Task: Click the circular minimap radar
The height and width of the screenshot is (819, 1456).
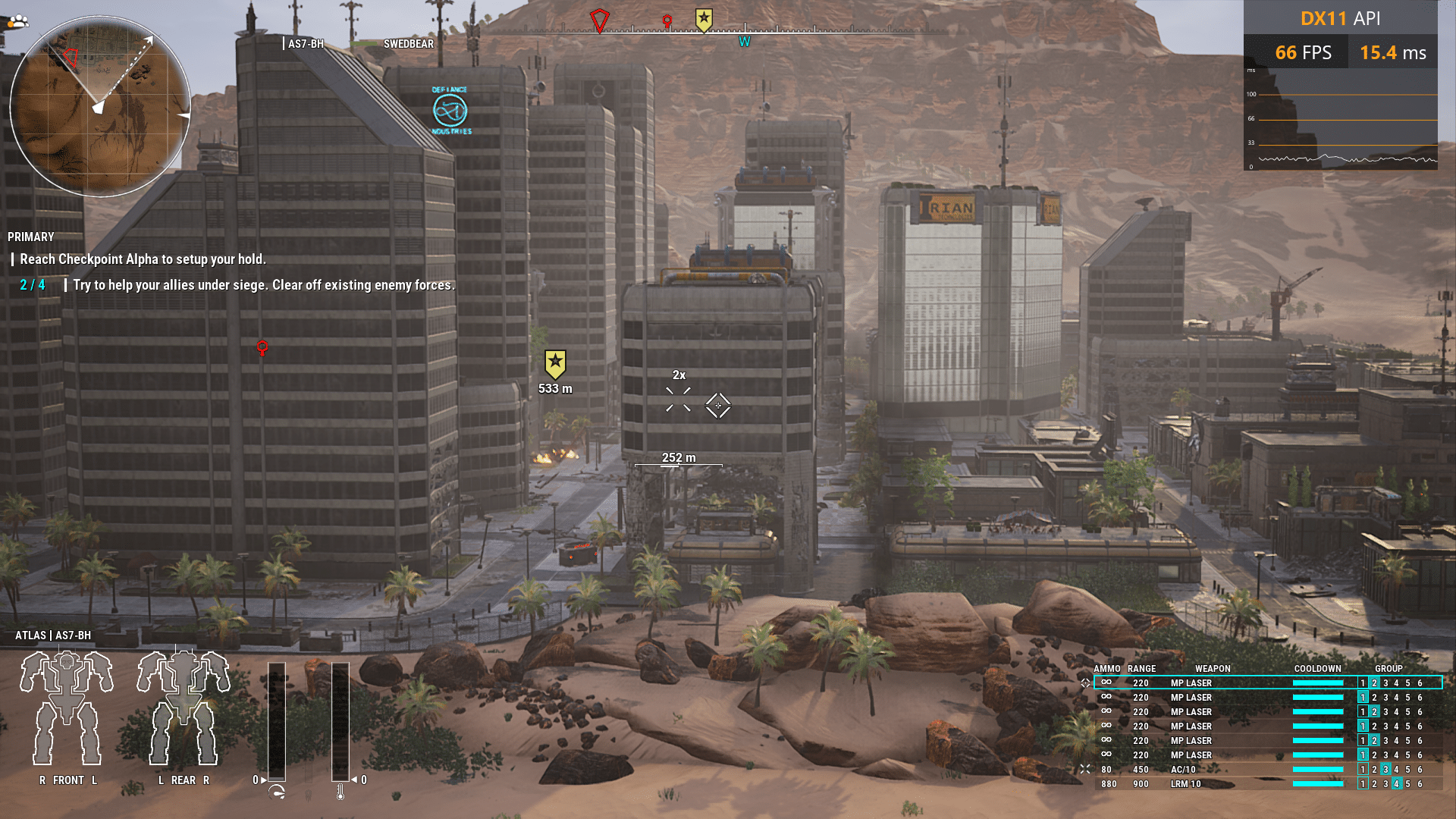Action: [x=99, y=106]
